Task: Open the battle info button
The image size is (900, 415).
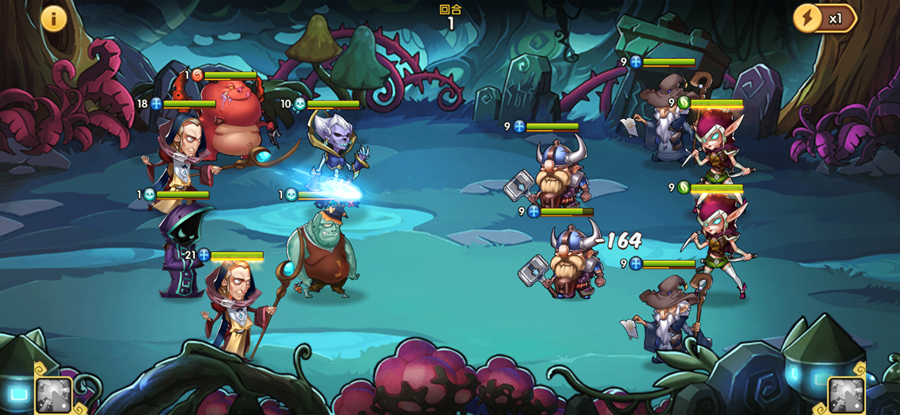Action: 52,18
